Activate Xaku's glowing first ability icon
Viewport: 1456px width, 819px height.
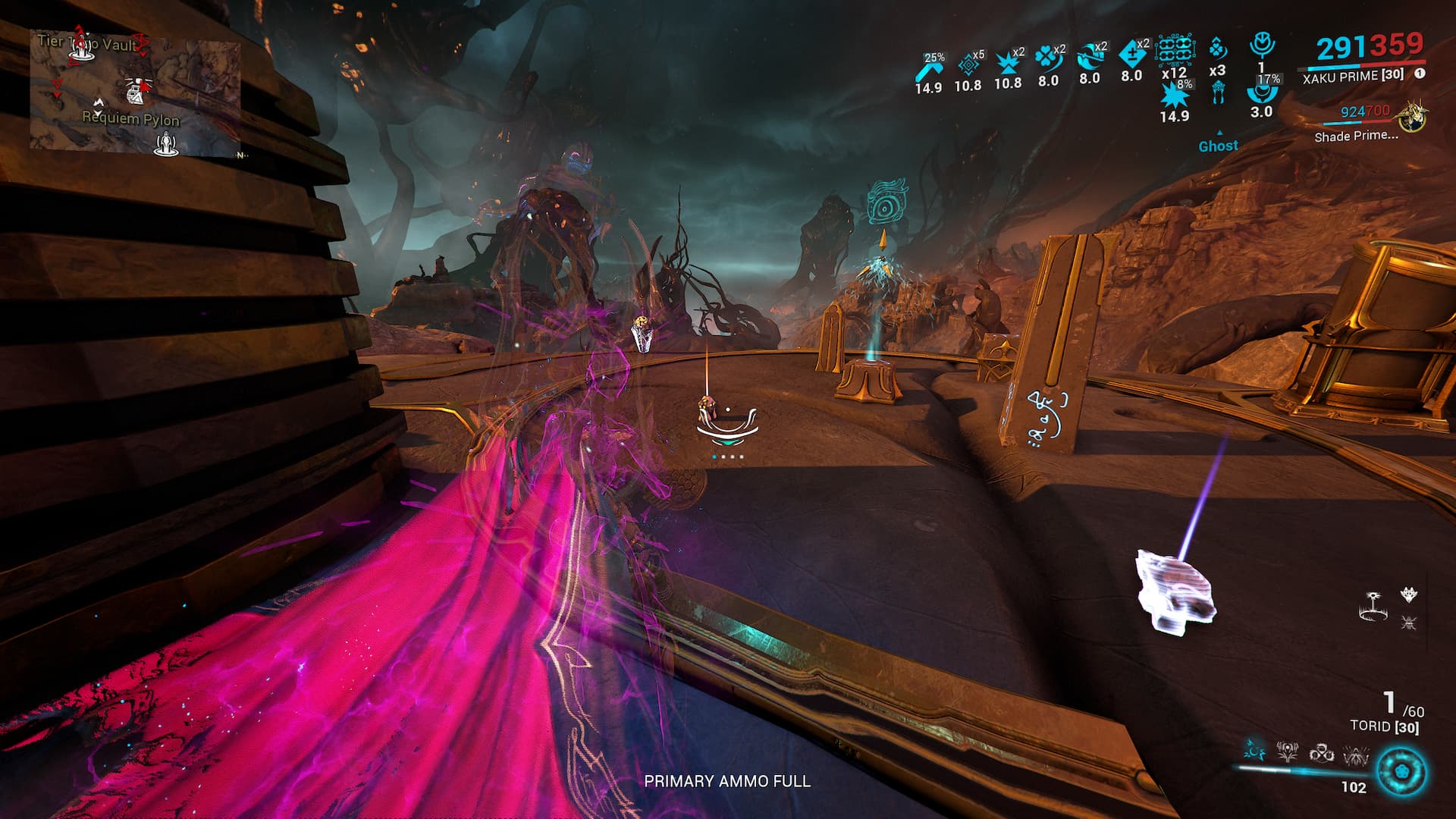coord(1254,751)
